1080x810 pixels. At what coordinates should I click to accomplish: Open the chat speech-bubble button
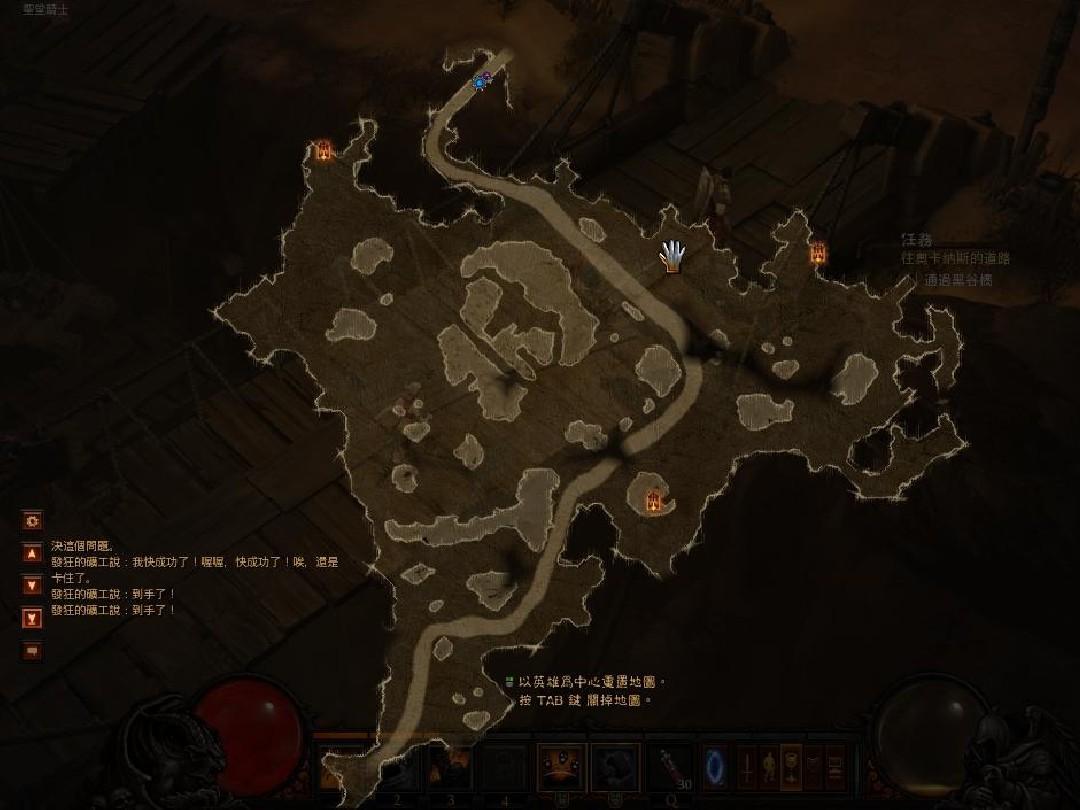click(32, 651)
